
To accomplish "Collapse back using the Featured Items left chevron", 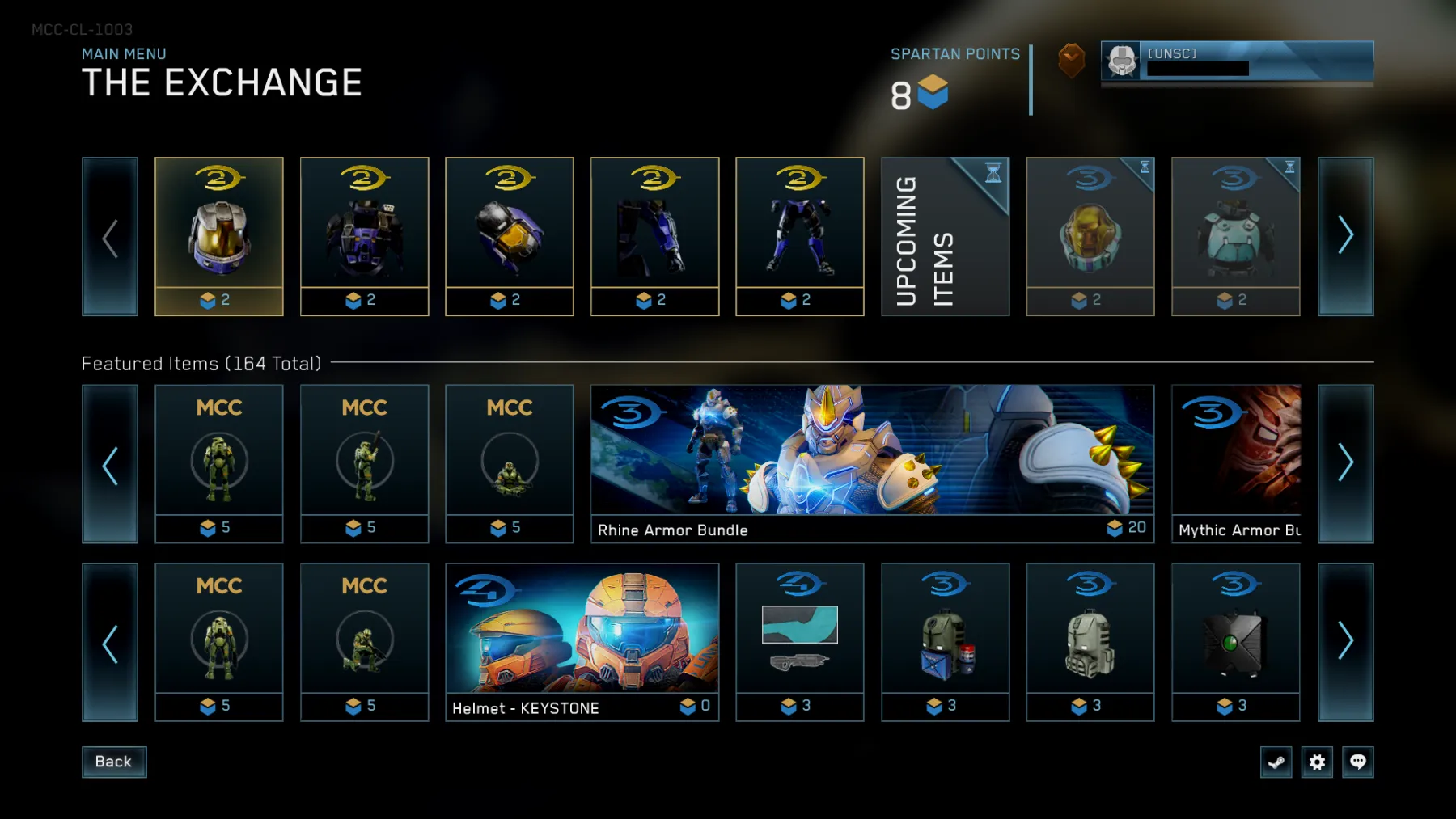I will [110, 465].
